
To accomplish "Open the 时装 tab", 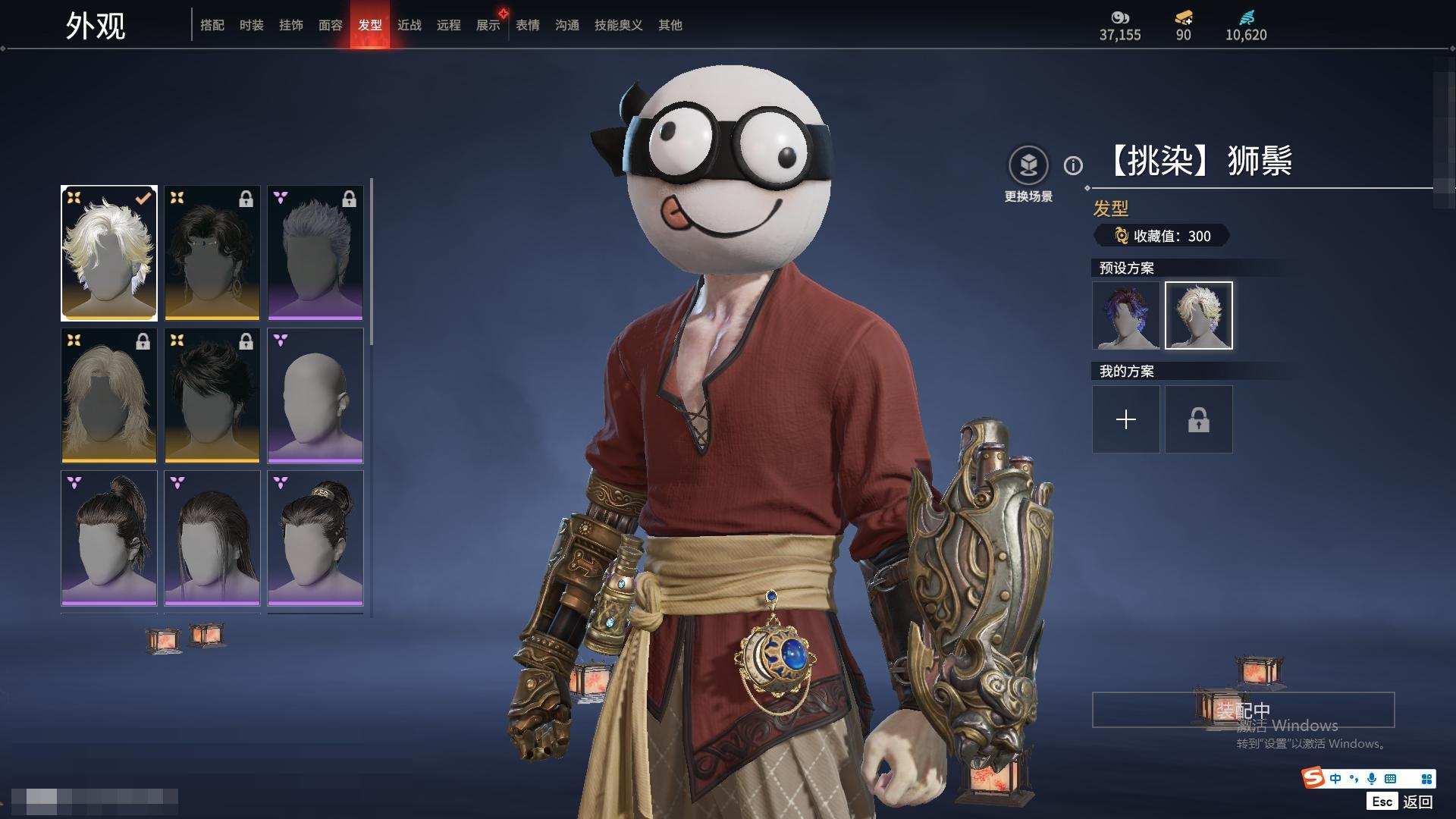I will coord(252,25).
